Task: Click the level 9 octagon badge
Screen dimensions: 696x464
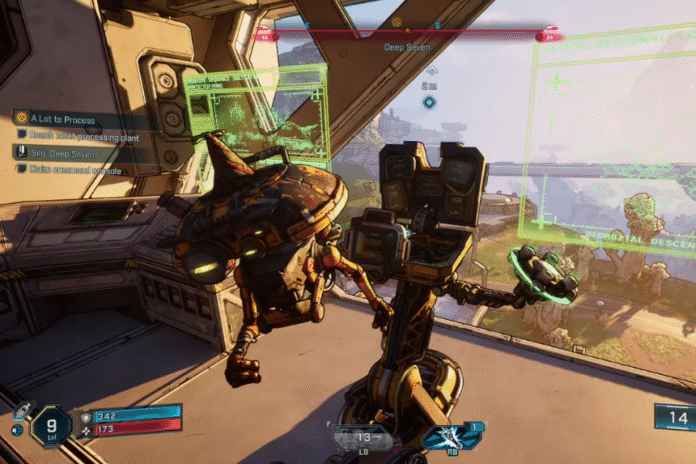Action: (x=51, y=426)
